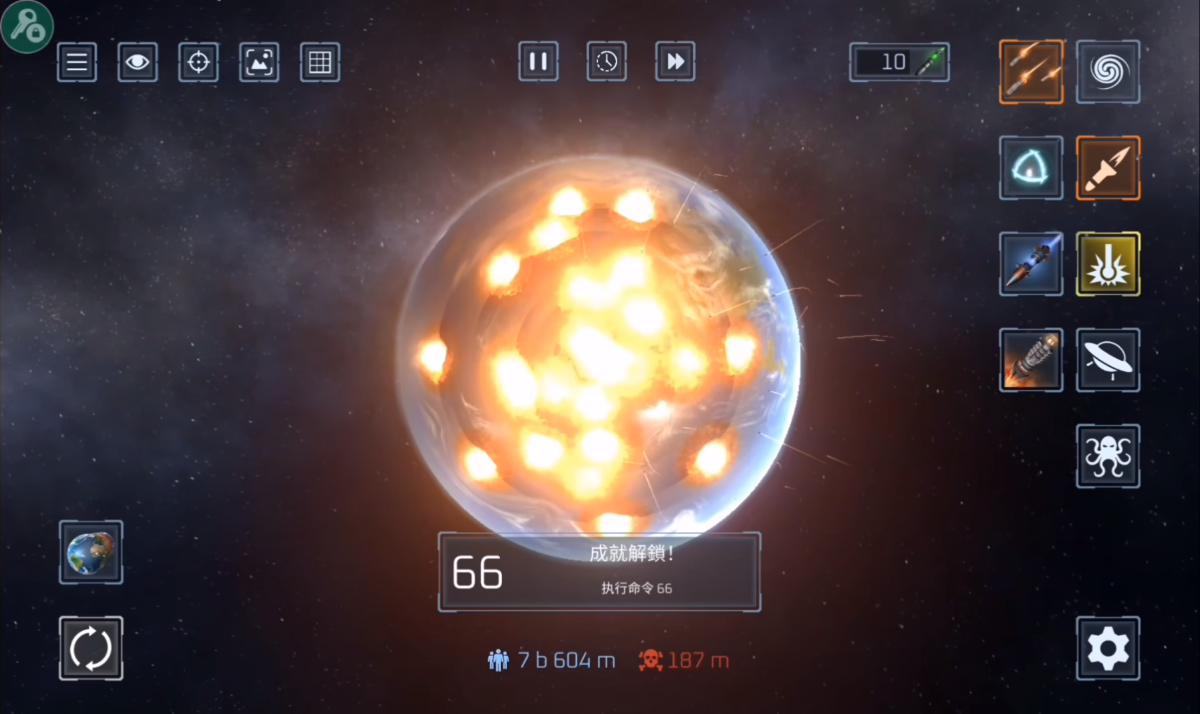Open the Earth planet selector

(x=91, y=552)
